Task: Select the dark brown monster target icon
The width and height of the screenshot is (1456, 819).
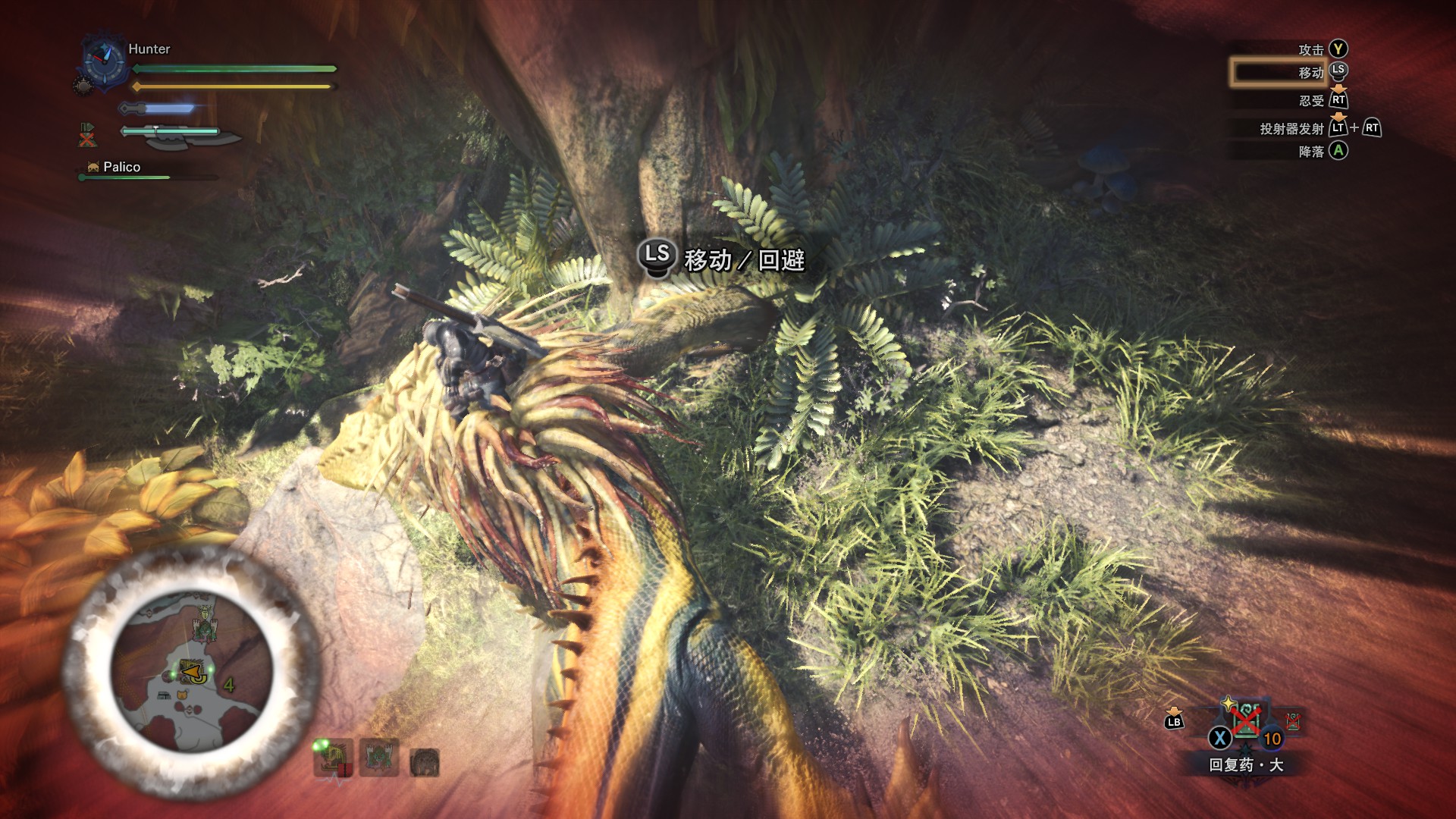Action: (x=424, y=761)
